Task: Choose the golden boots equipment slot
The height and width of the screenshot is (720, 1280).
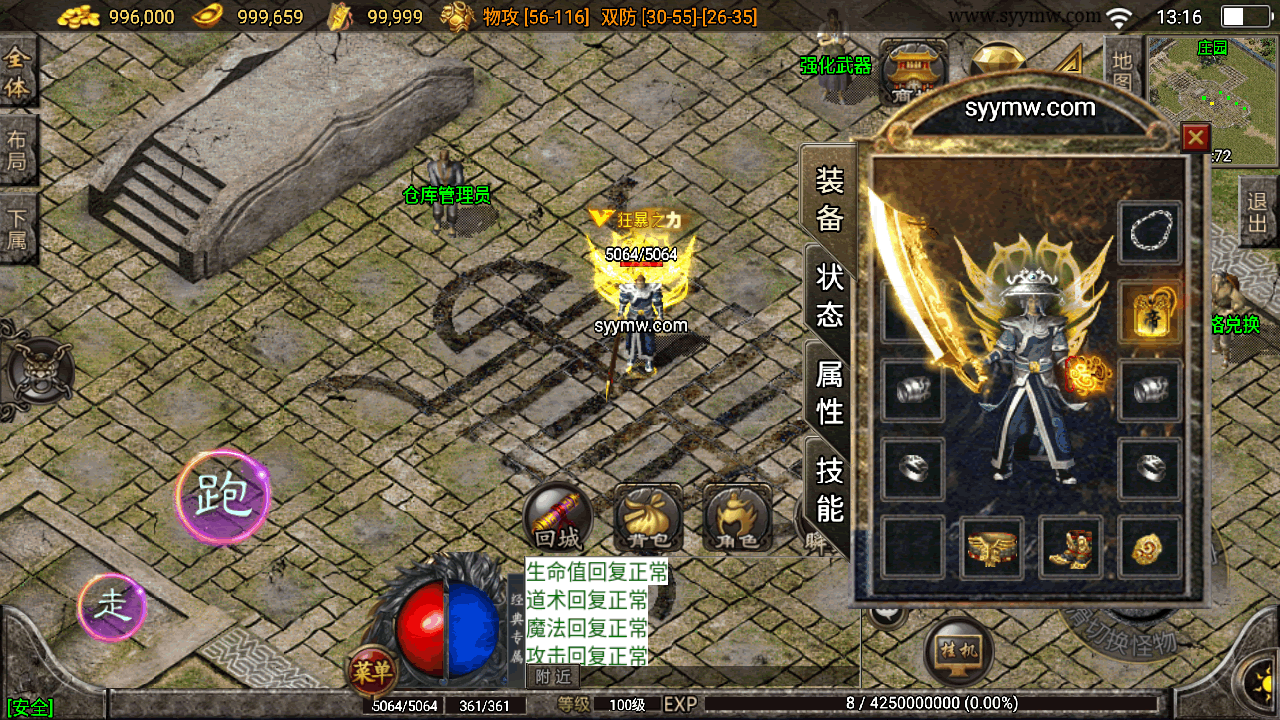Action: [x=1071, y=548]
